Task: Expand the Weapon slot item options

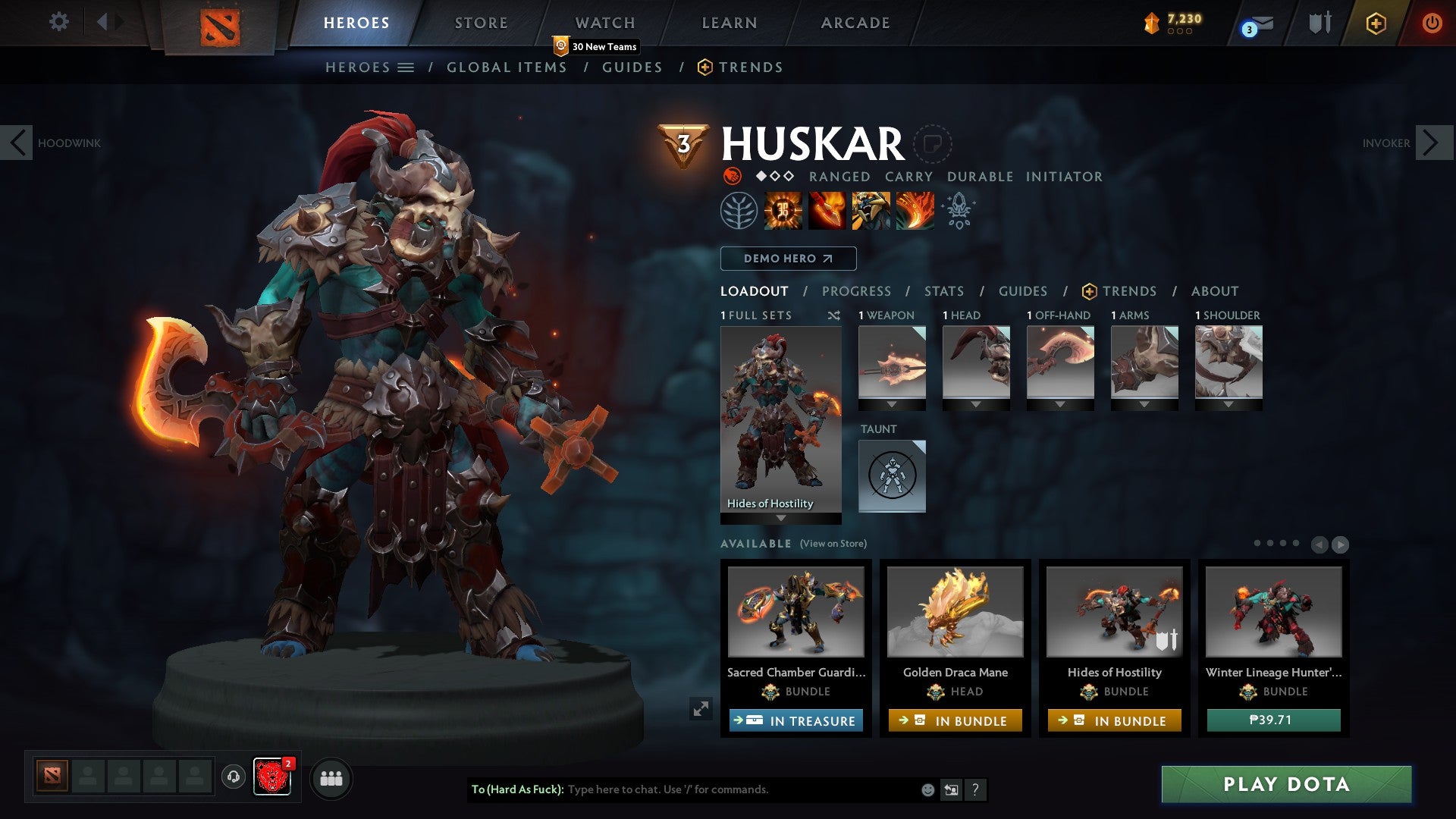Action: tap(892, 405)
